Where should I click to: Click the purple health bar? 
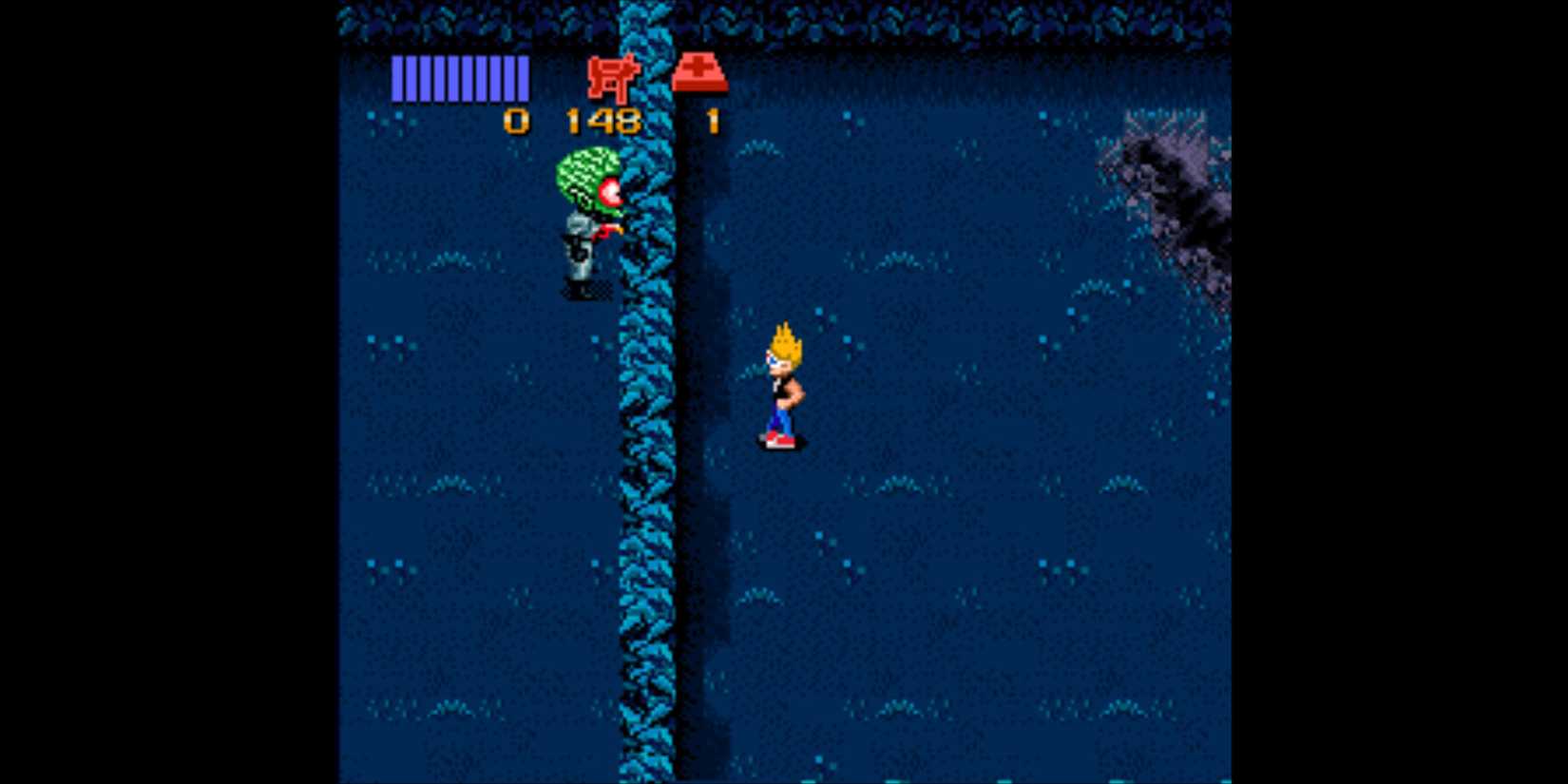click(460, 80)
